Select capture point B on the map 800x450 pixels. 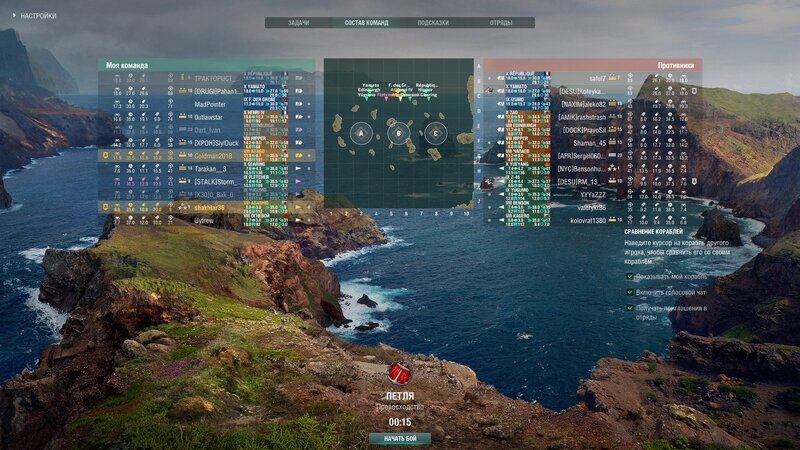point(399,133)
